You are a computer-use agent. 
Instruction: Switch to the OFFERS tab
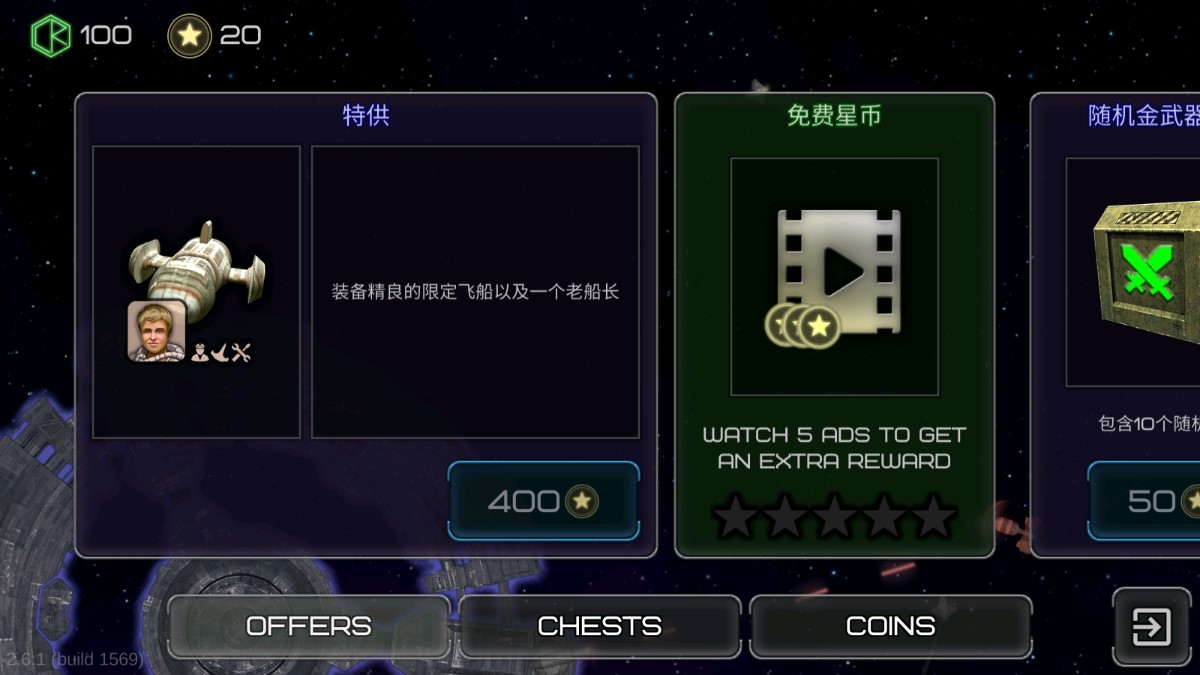pos(308,627)
